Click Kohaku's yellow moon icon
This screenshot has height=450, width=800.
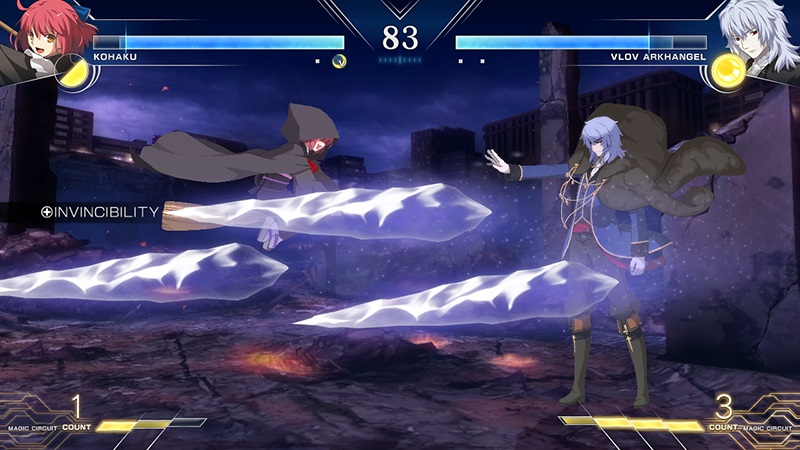coord(74,72)
